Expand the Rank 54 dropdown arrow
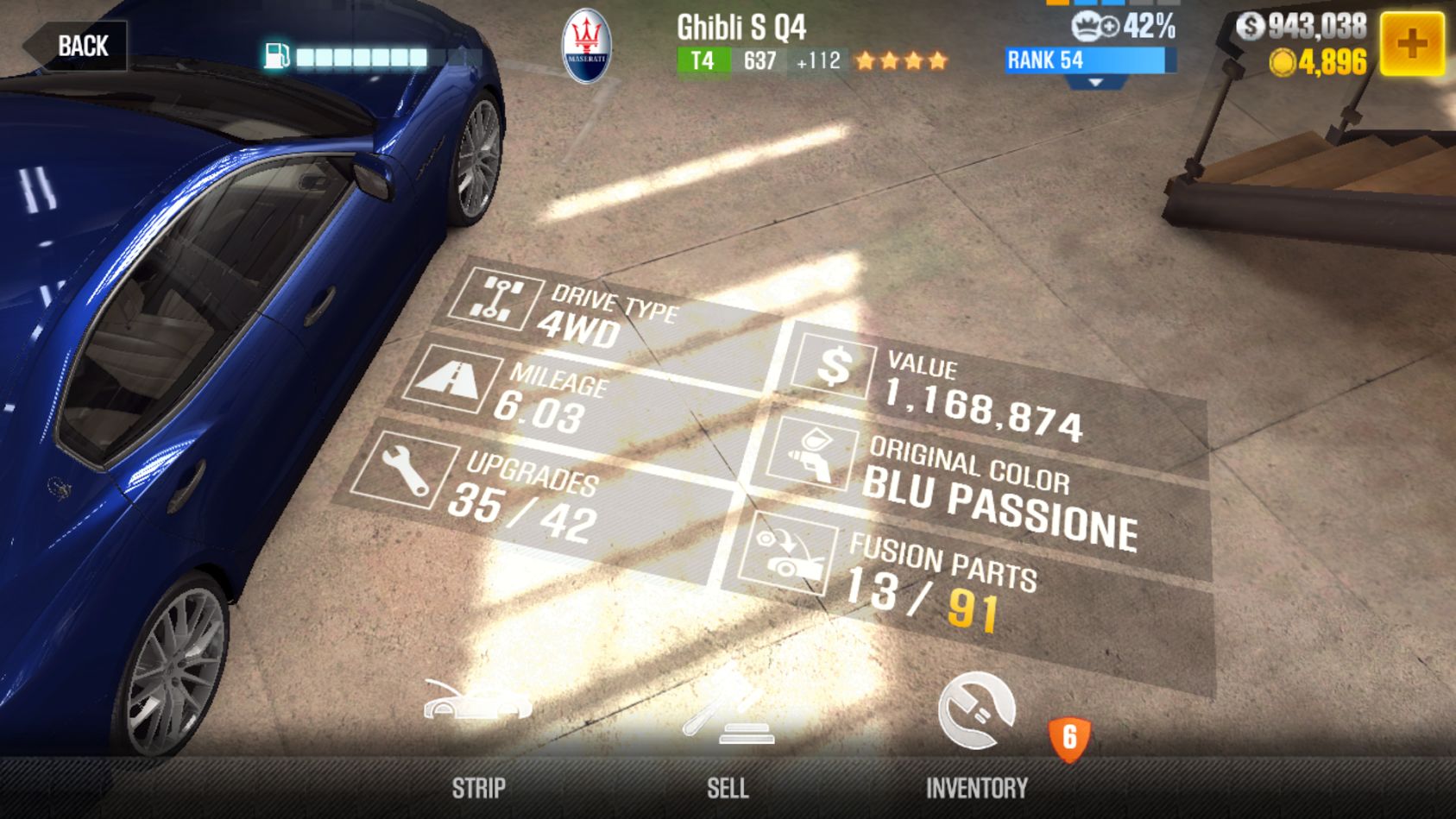The height and width of the screenshot is (819, 1456). (x=1095, y=83)
